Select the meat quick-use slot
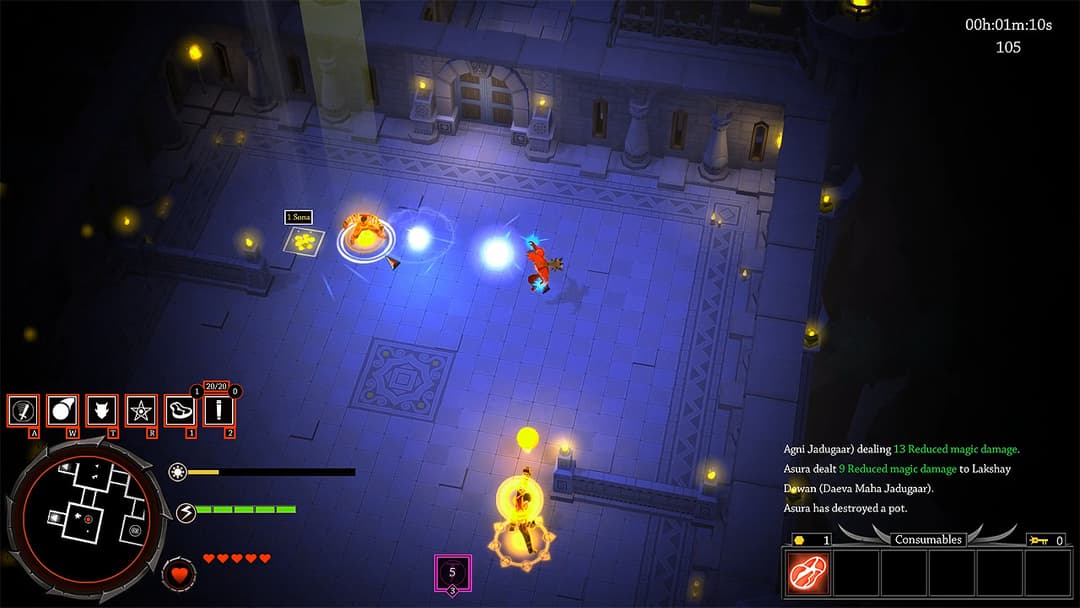The height and width of the screenshot is (608, 1080). (x=180, y=410)
